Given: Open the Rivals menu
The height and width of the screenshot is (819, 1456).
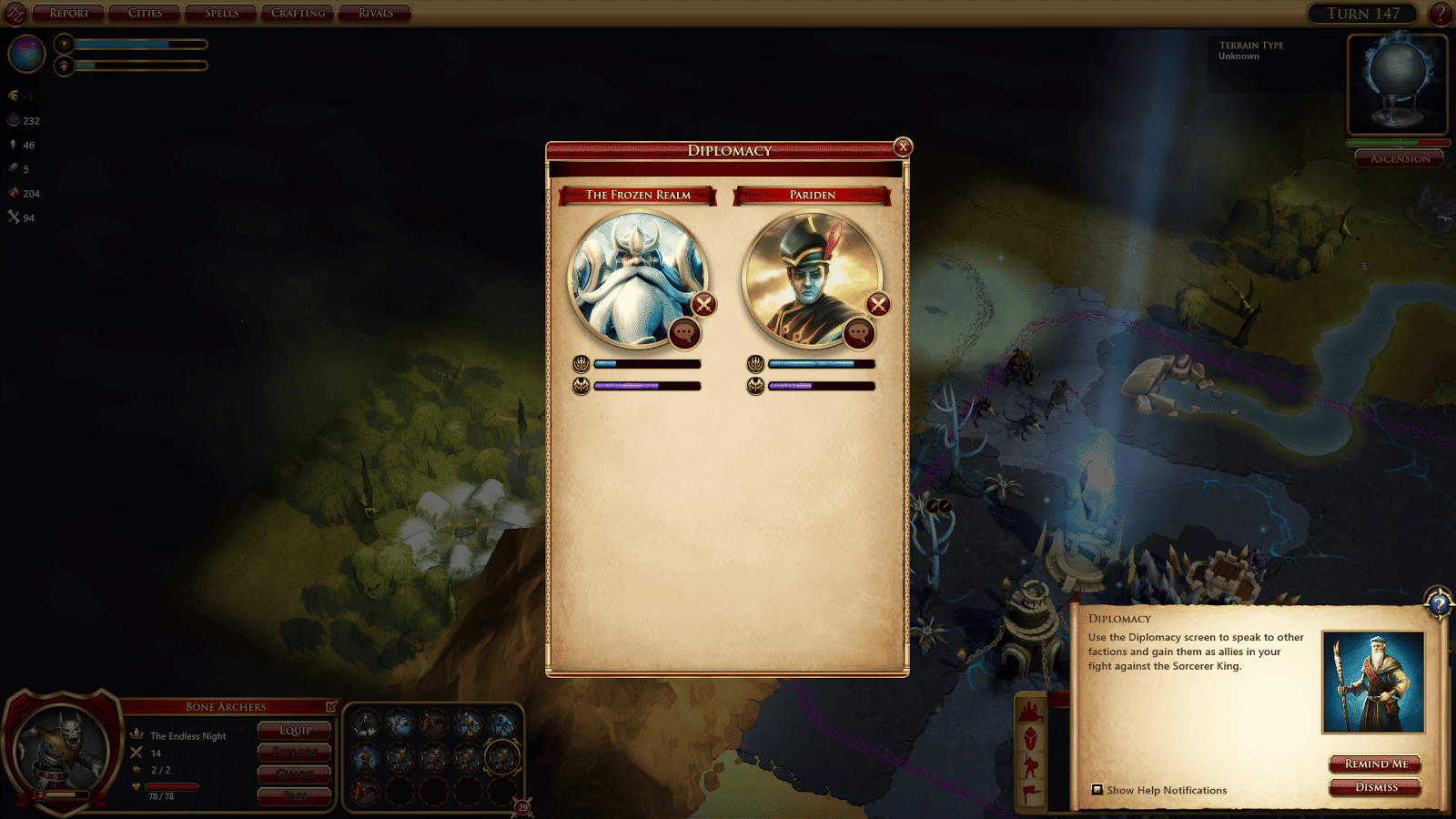Looking at the screenshot, I should click(375, 13).
